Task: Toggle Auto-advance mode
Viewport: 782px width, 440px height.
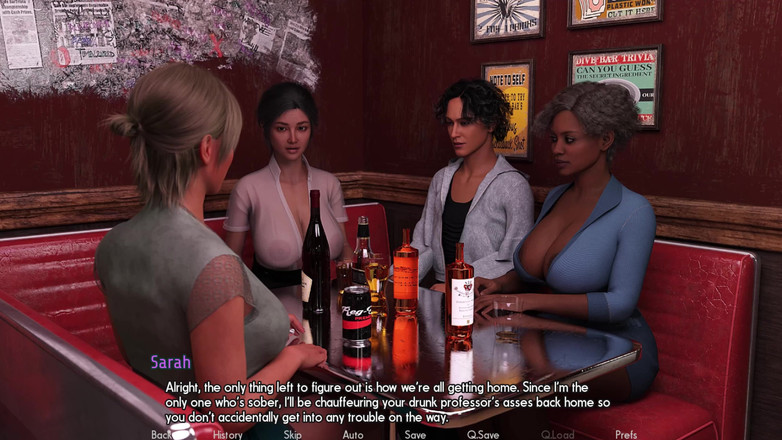Action: pyautogui.click(x=353, y=434)
